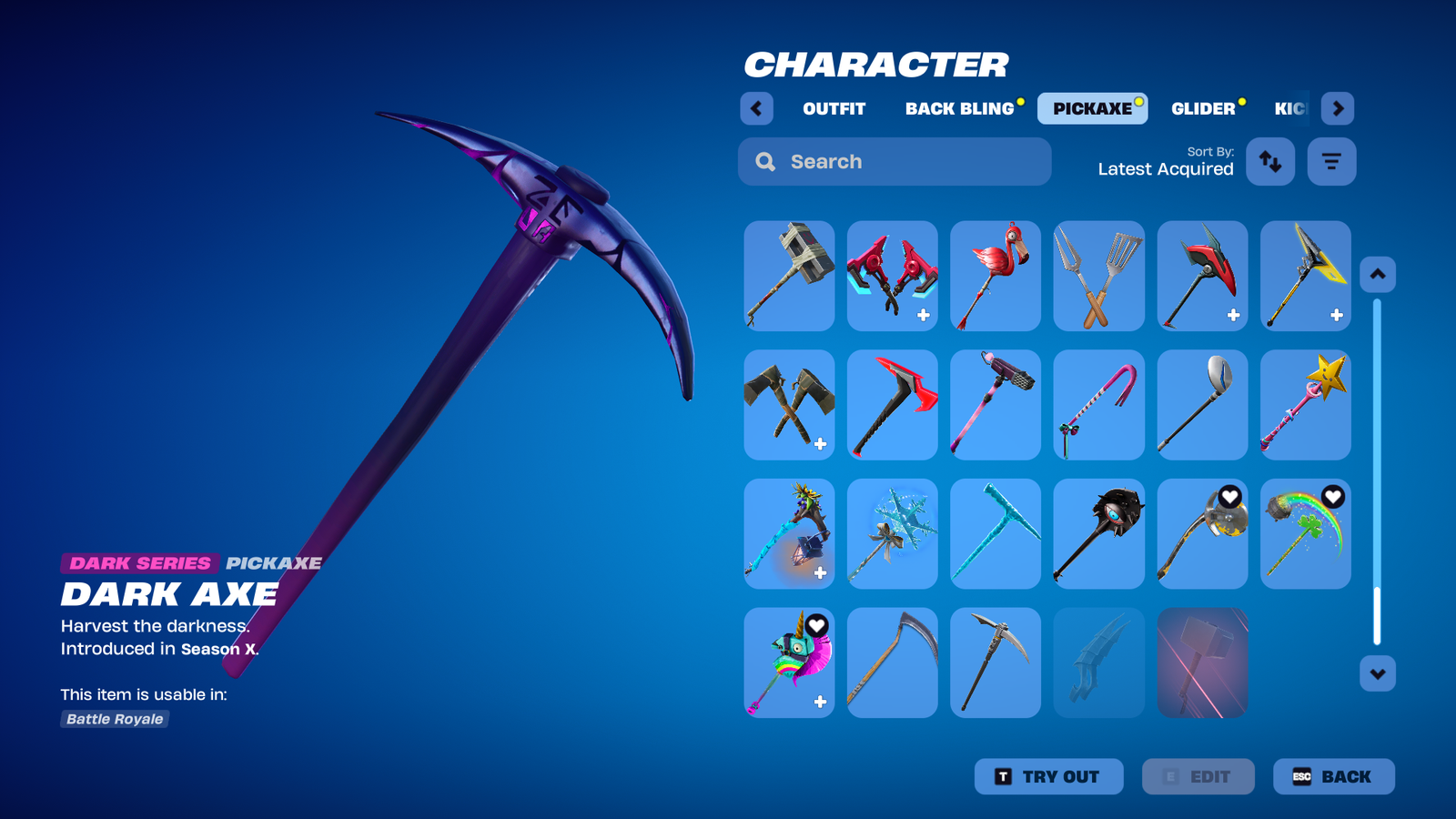Select the rainbow llama unicorn pickaxe
Image resolution: width=1456 pixels, height=819 pixels.
pyautogui.click(x=789, y=662)
